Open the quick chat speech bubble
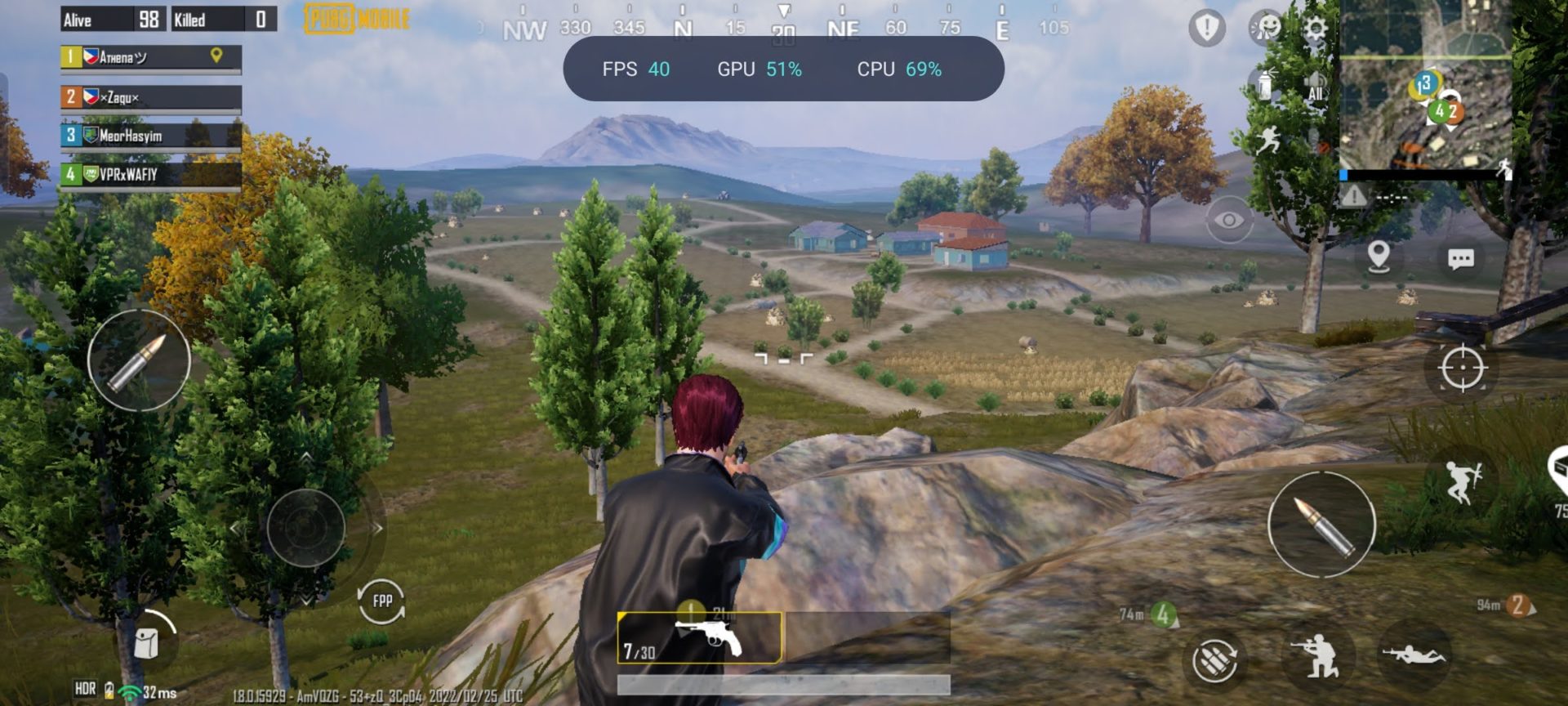Screen dimensions: 1568x706 pyautogui.click(x=1460, y=260)
